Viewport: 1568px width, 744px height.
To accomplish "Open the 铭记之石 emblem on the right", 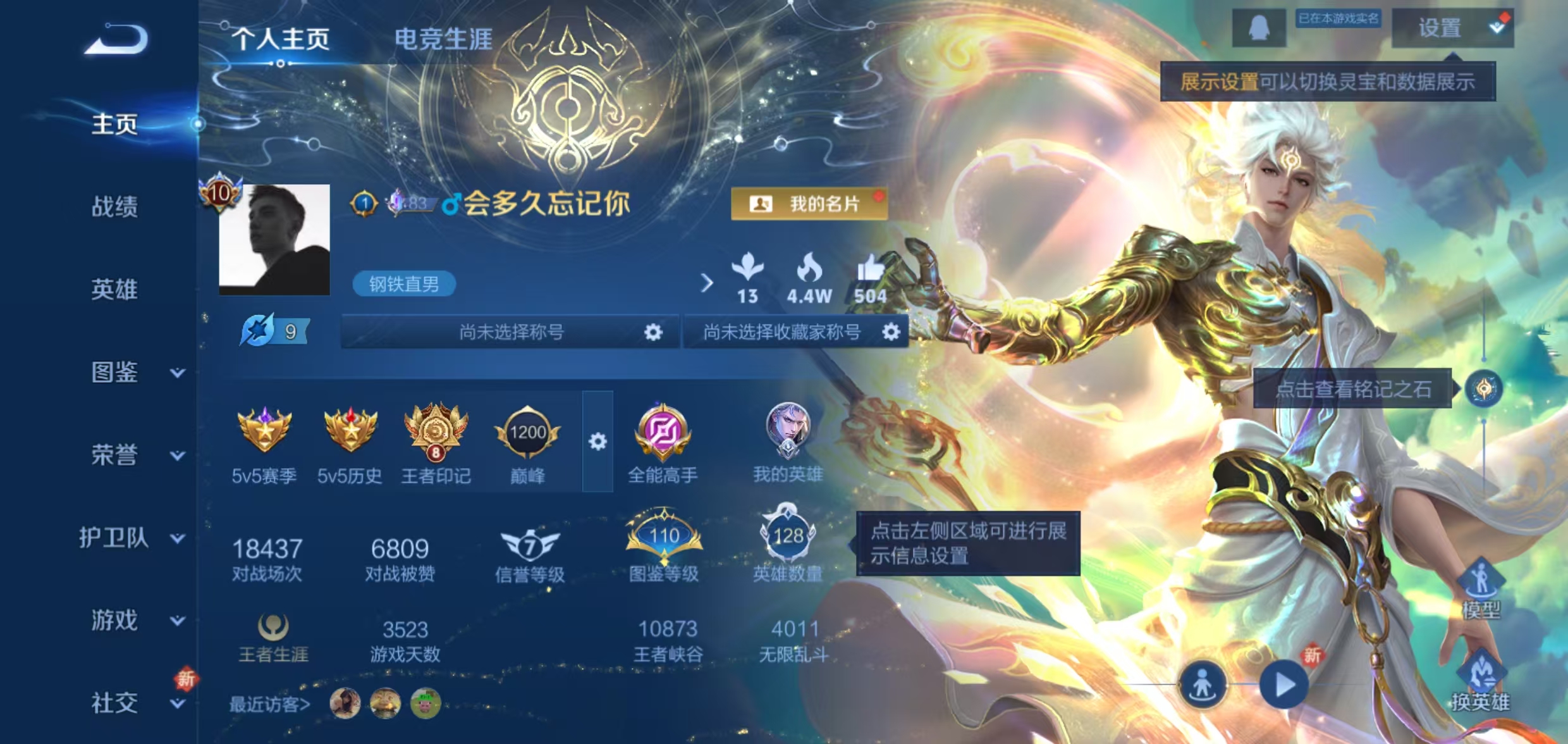I will point(1483,389).
